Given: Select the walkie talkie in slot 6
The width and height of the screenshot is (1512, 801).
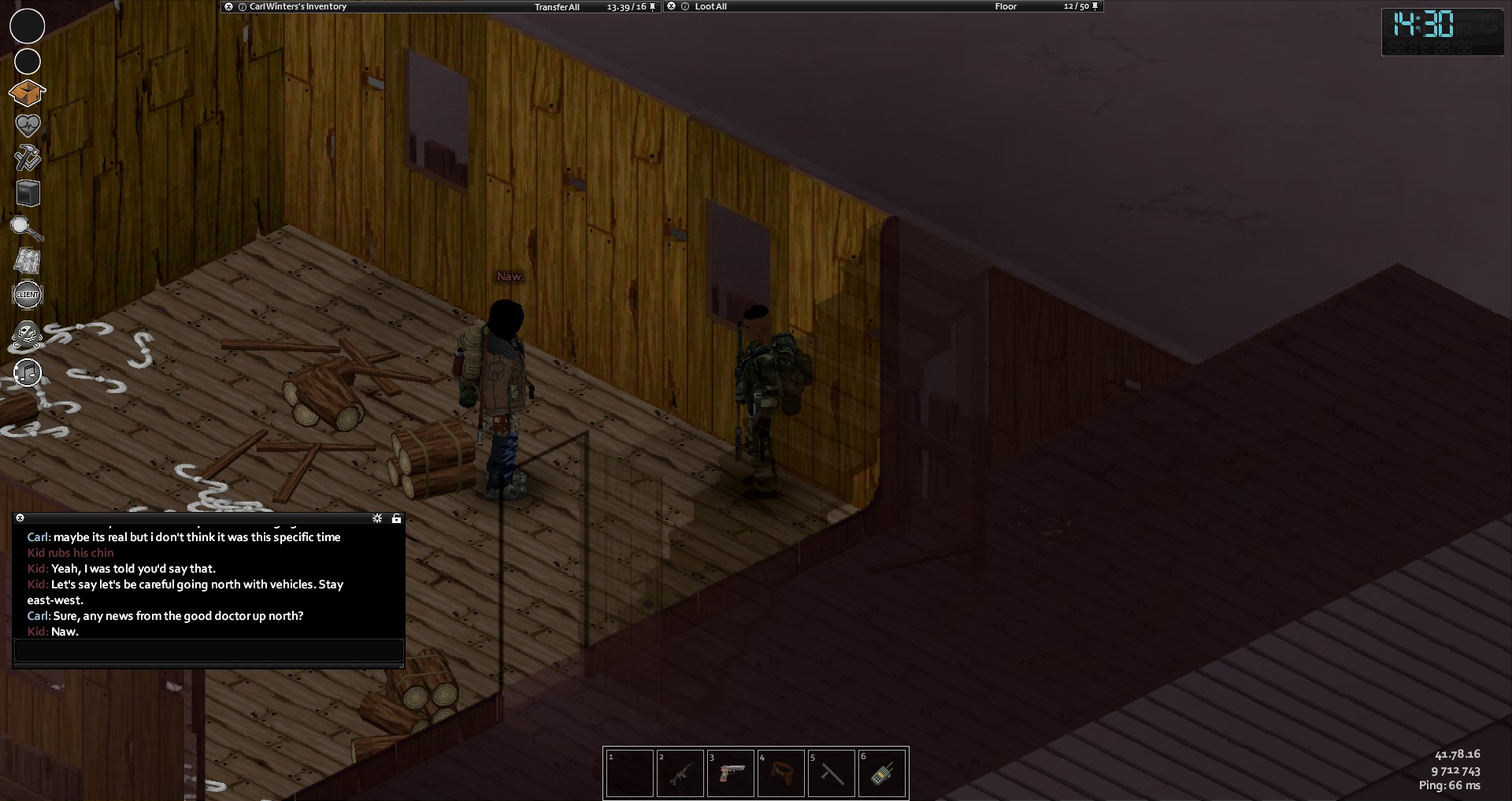Looking at the screenshot, I should coord(882,773).
